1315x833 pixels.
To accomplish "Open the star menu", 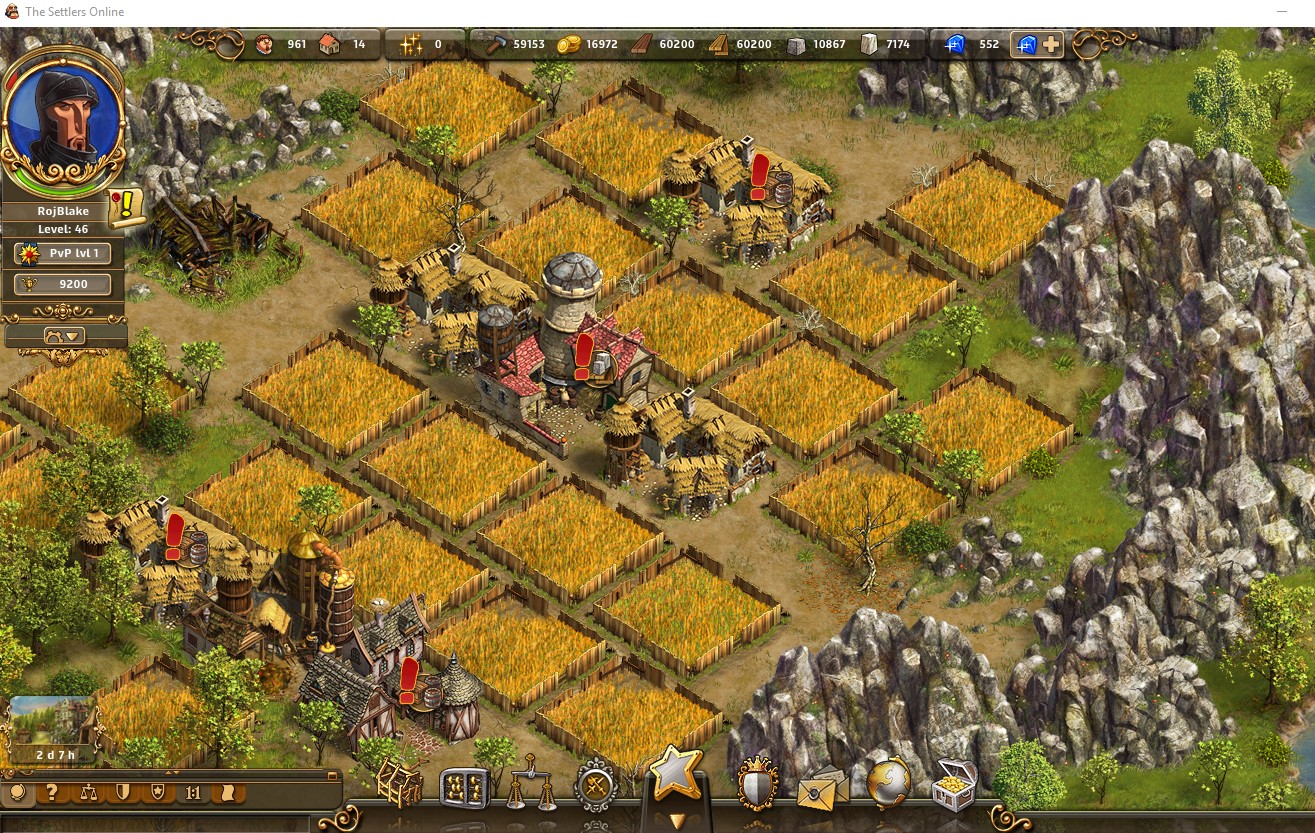I will click(675, 775).
